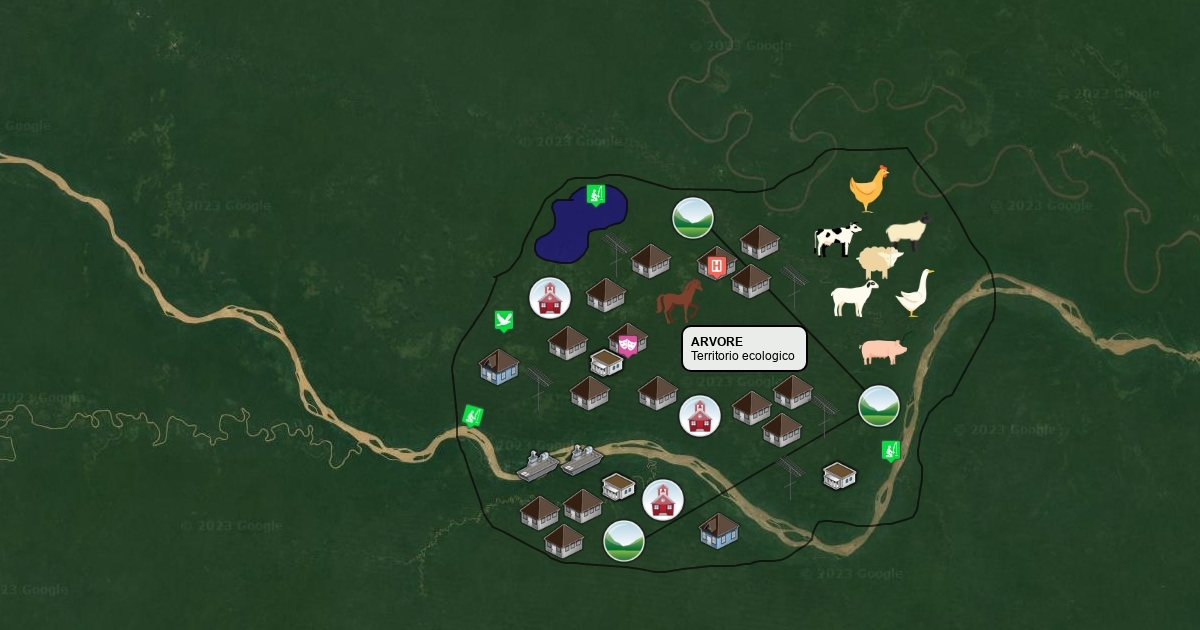
Task: Click the black-and-white cow marker
Action: (x=837, y=239)
